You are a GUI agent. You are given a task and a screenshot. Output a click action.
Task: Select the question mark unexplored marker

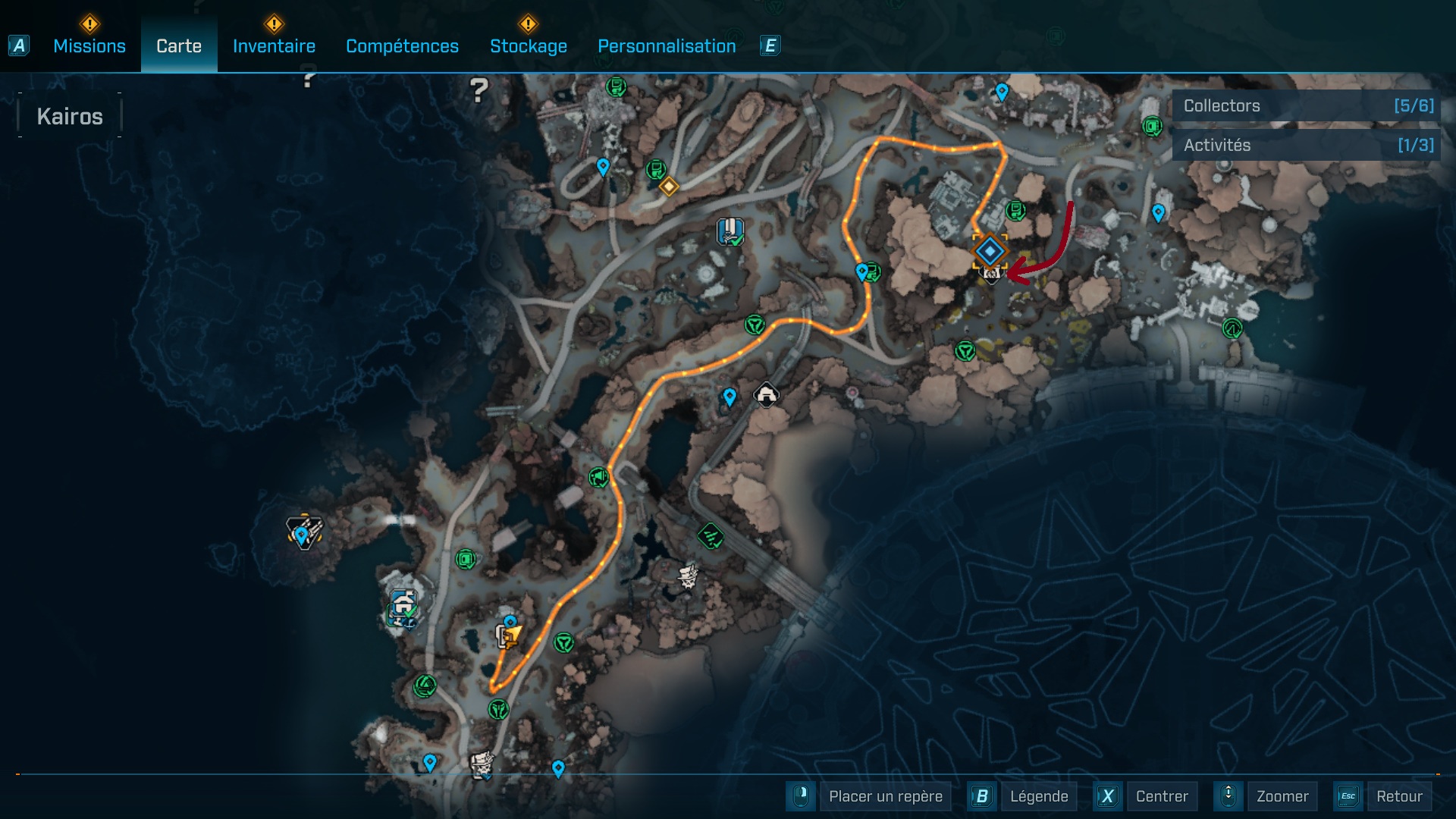coord(479,91)
